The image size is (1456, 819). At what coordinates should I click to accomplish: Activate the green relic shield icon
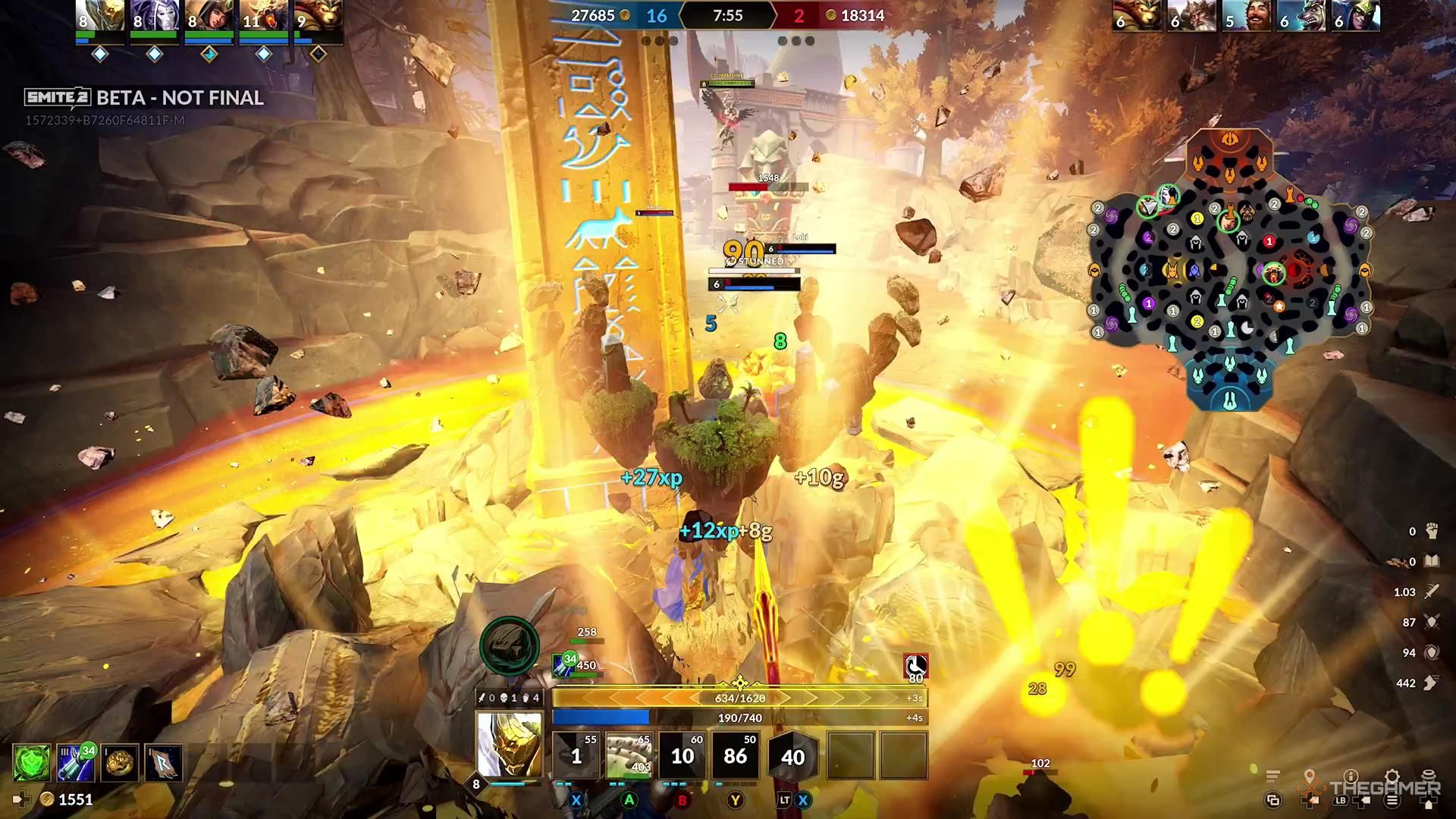point(31,763)
